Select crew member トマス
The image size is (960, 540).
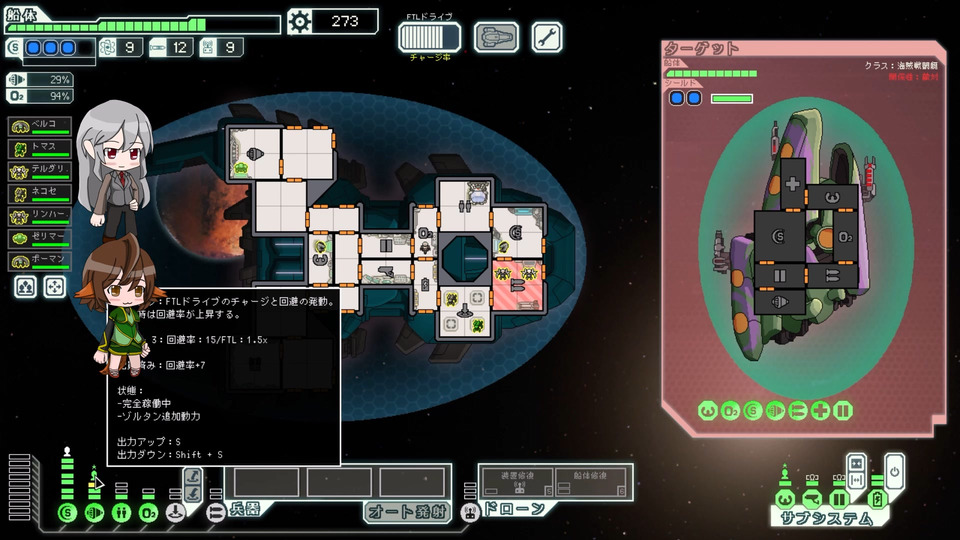tap(40, 149)
